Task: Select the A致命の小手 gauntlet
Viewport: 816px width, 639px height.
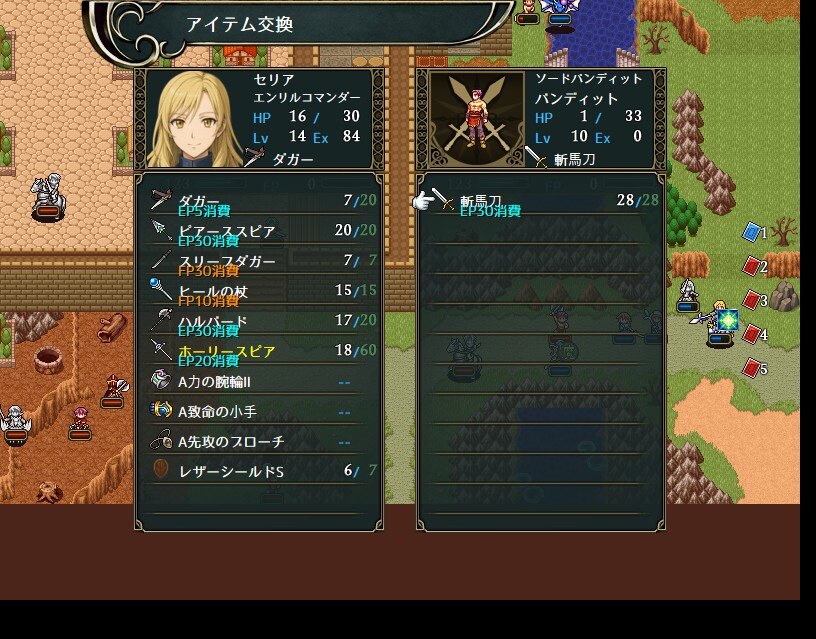Action: (x=258, y=411)
